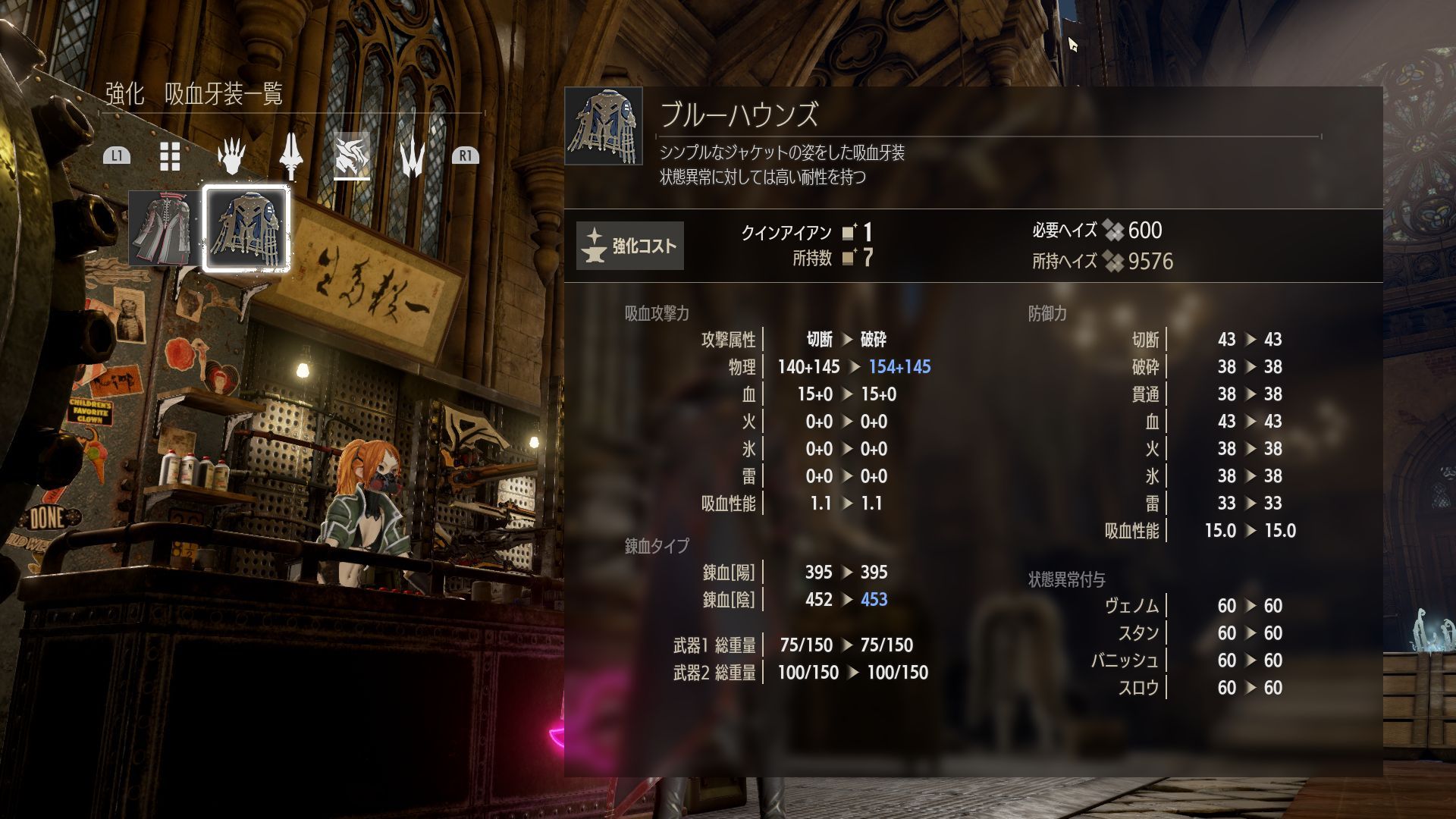
Task: Click the dragon-shaped blood veil category icon
Action: [351, 154]
